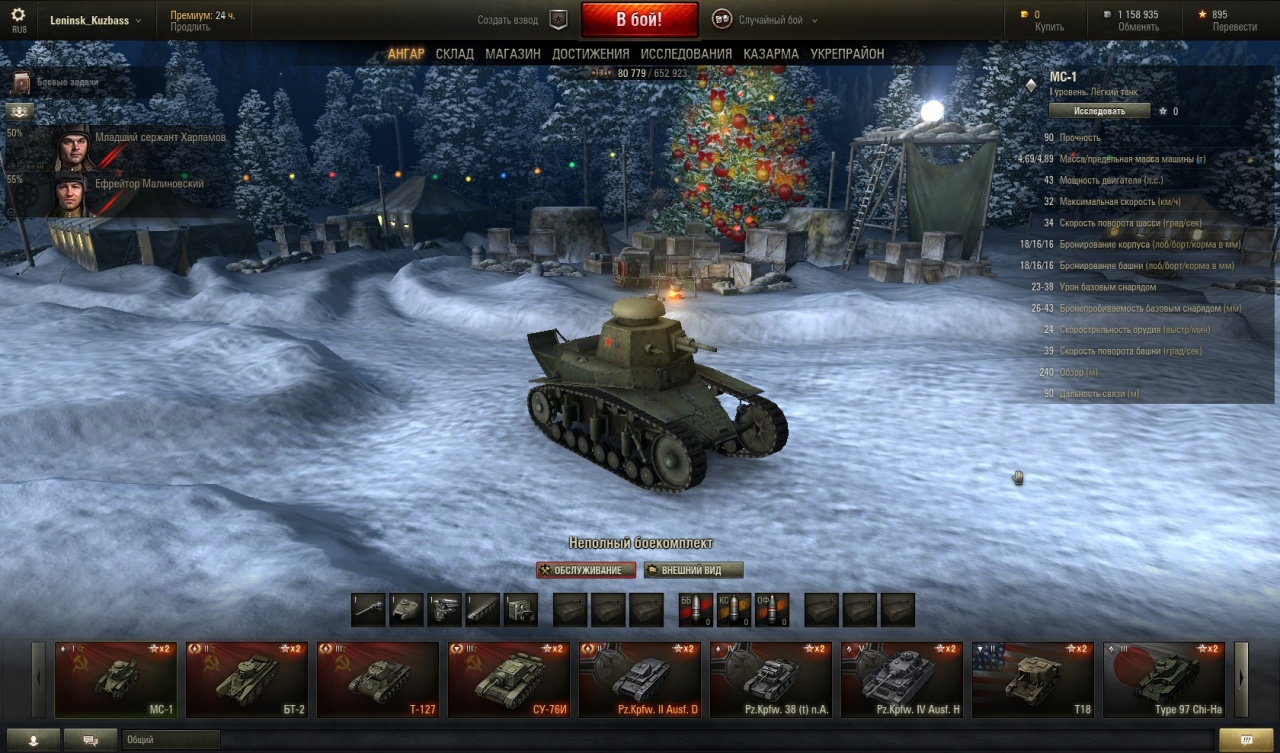The image size is (1280, 753).
Task: Pick the Type 97 Chi-Ha tank
Action: [x=1164, y=680]
